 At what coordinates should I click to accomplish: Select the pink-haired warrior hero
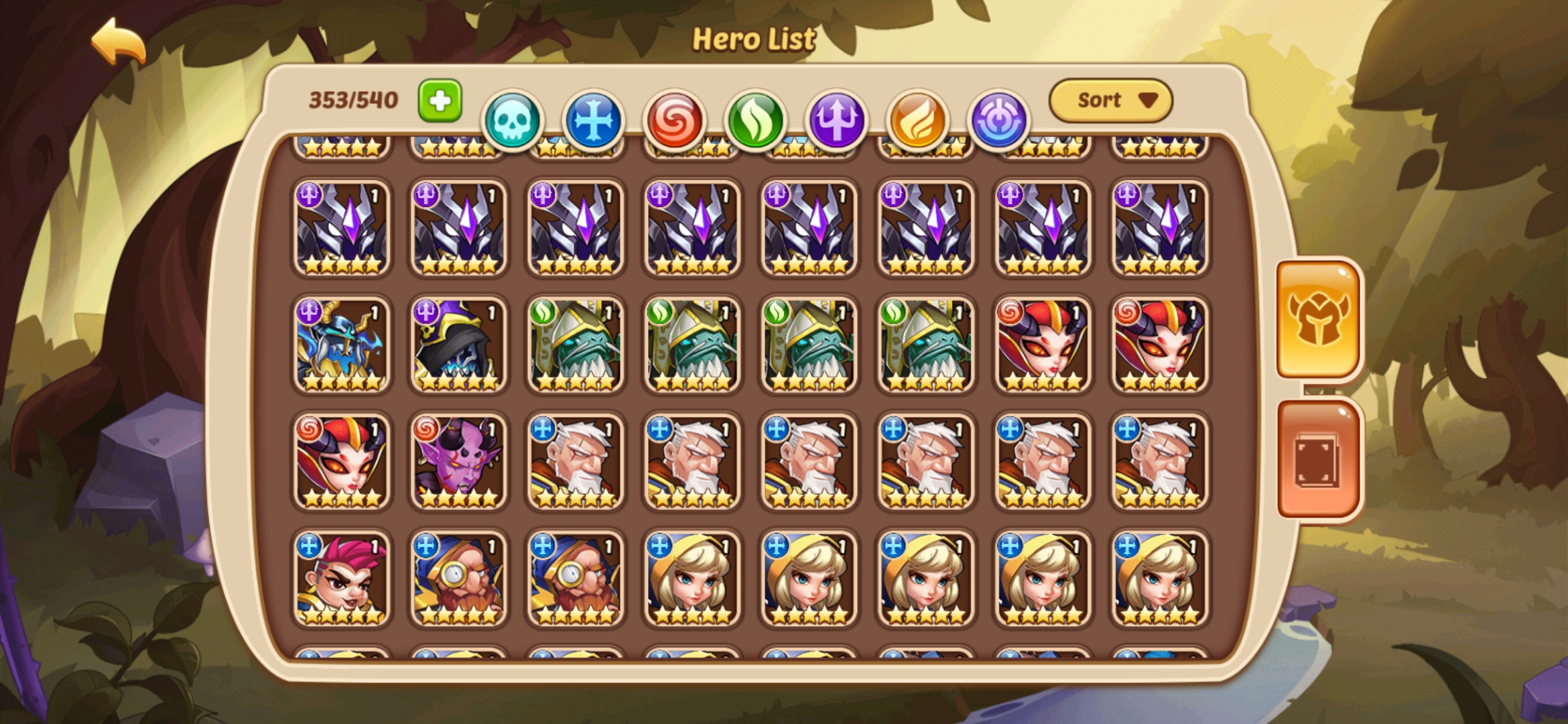click(x=343, y=580)
